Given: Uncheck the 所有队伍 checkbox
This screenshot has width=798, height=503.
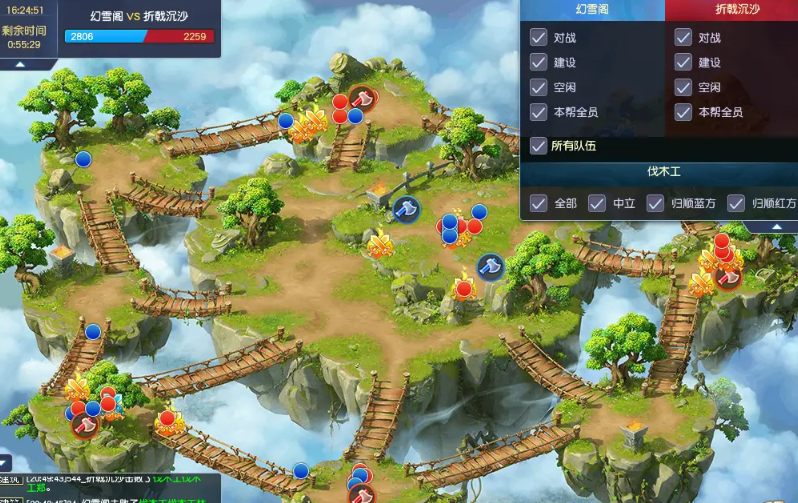Looking at the screenshot, I should (538, 146).
